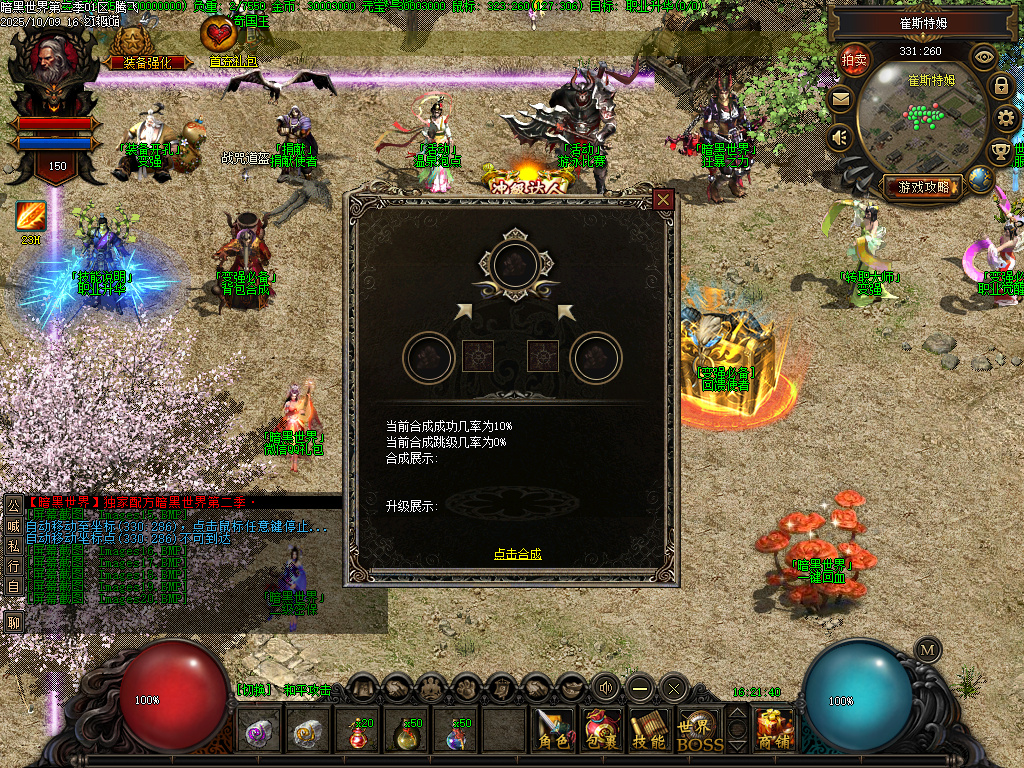Viewport: 1024px width, 768px height.
Task: Open the mail envelope icon
Action: click(x=840, y=99)
